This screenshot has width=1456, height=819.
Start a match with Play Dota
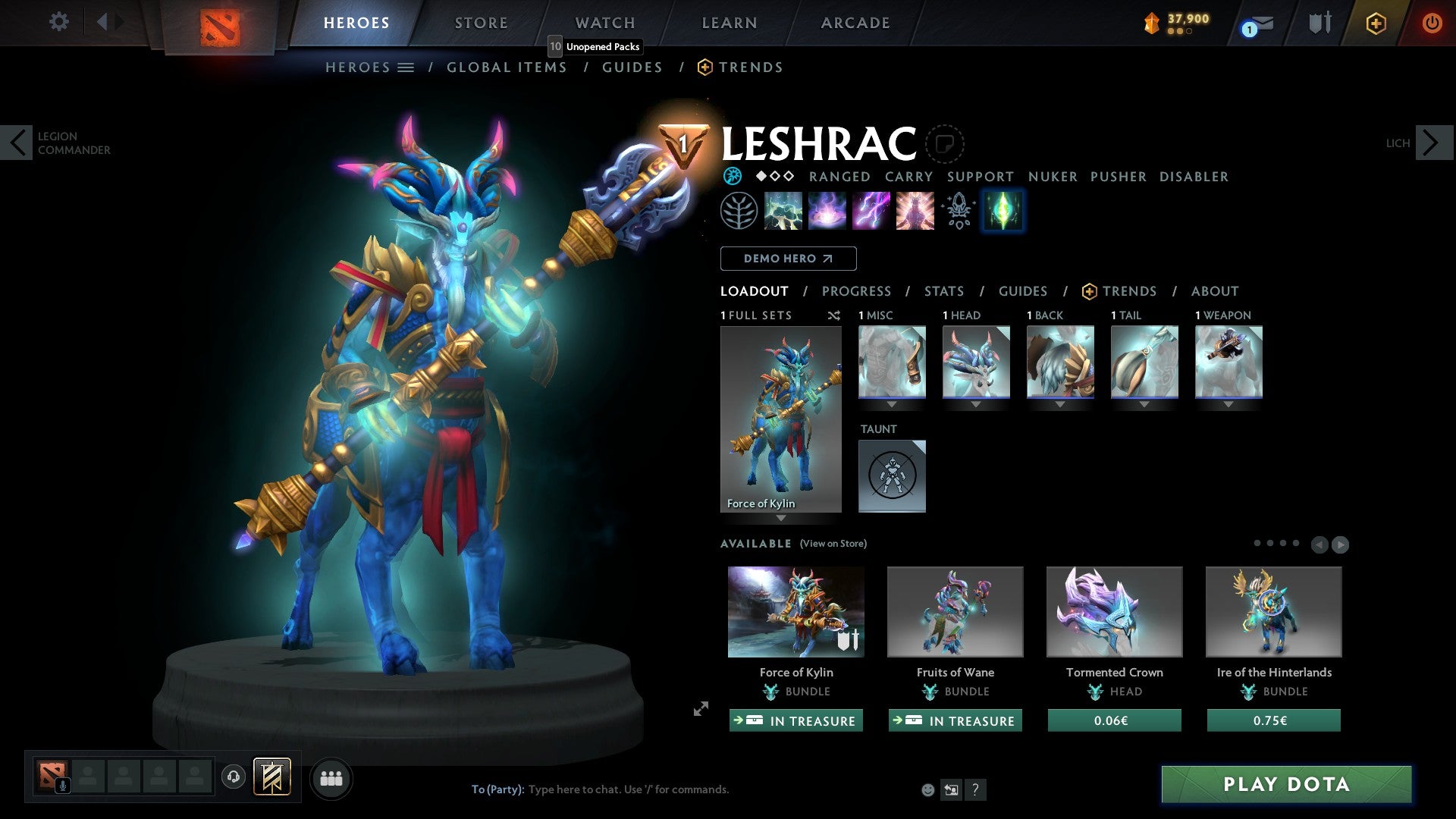click(x=1286, y=784)
